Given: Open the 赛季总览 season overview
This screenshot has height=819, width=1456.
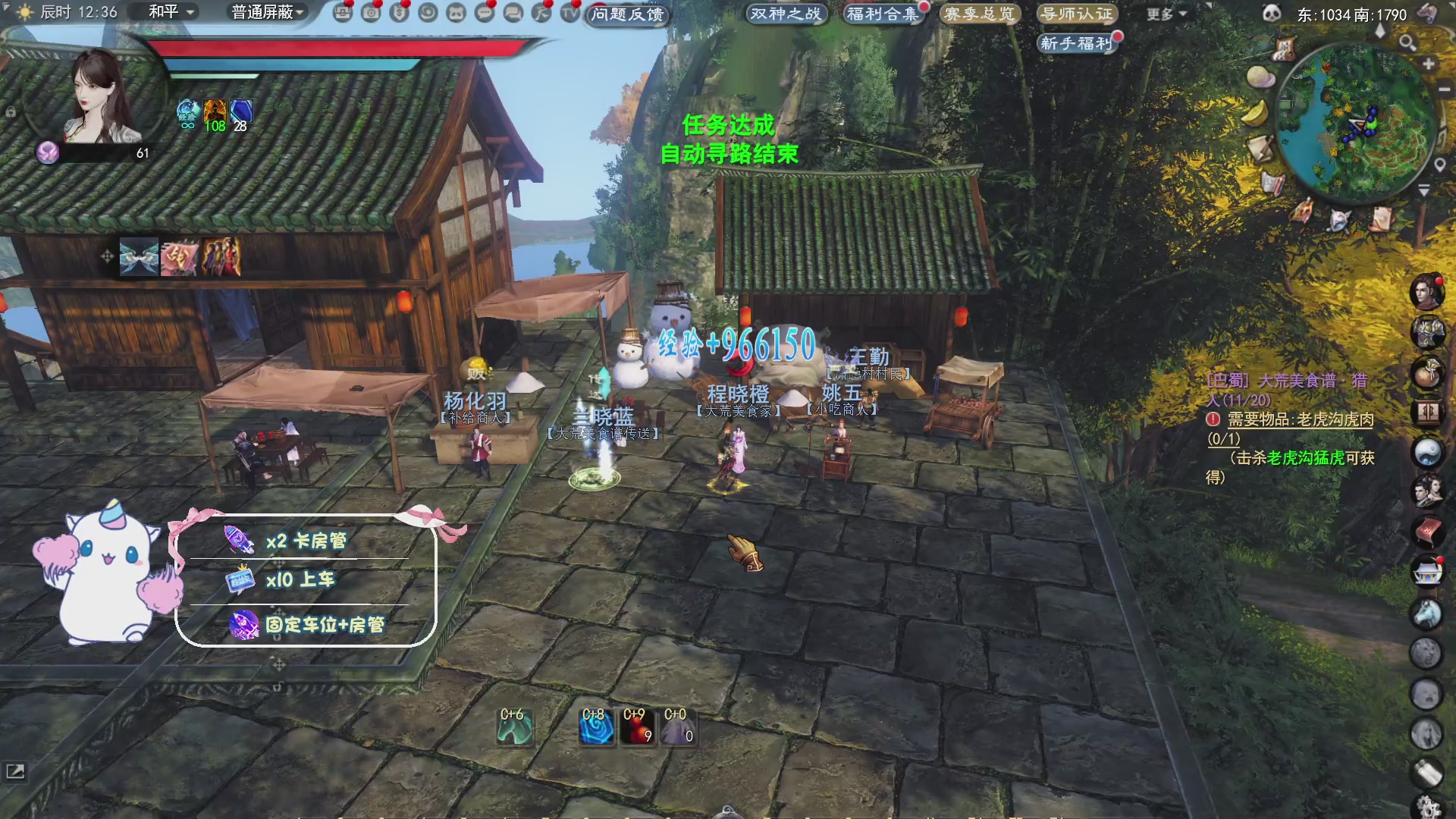Looking at the screenshot, I should click(x=979, y=14).
